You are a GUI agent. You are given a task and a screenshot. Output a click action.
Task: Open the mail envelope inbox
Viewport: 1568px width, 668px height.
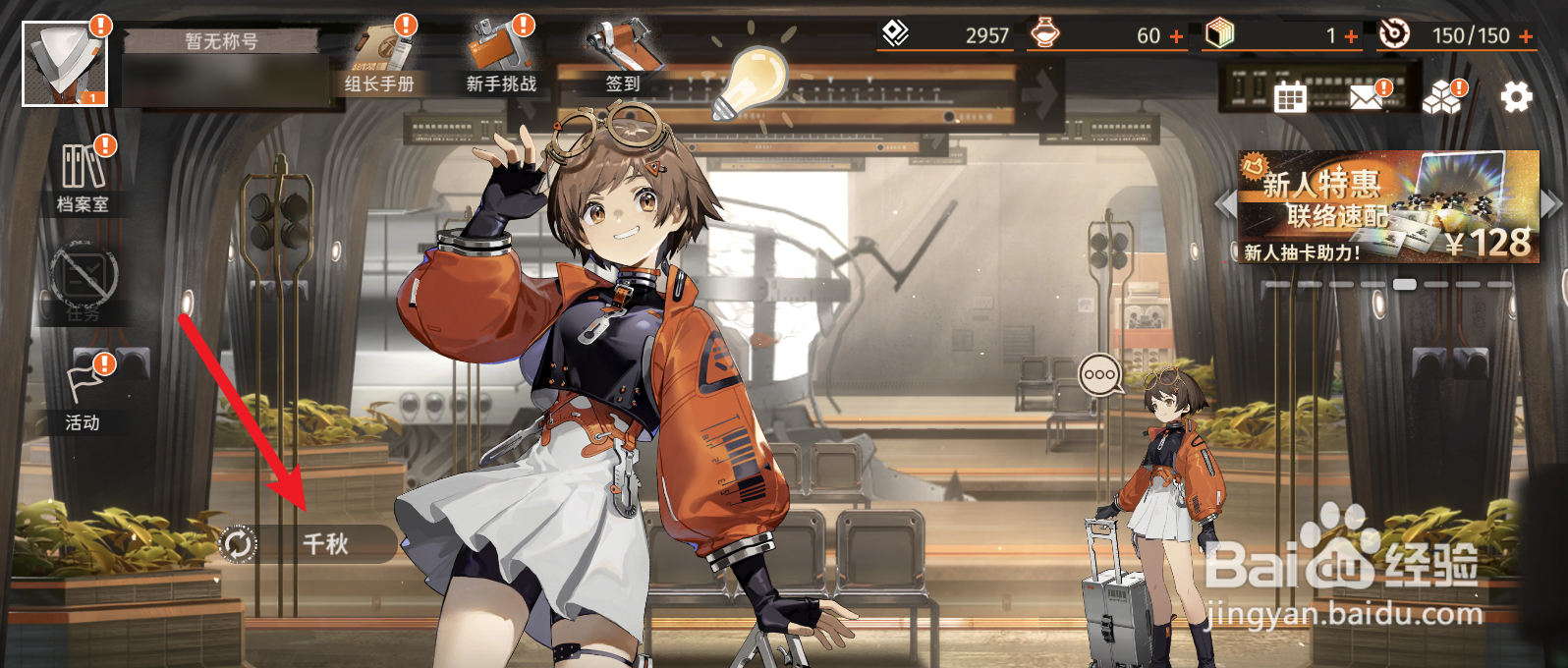pyautogui.click(x=1367, y=96)
